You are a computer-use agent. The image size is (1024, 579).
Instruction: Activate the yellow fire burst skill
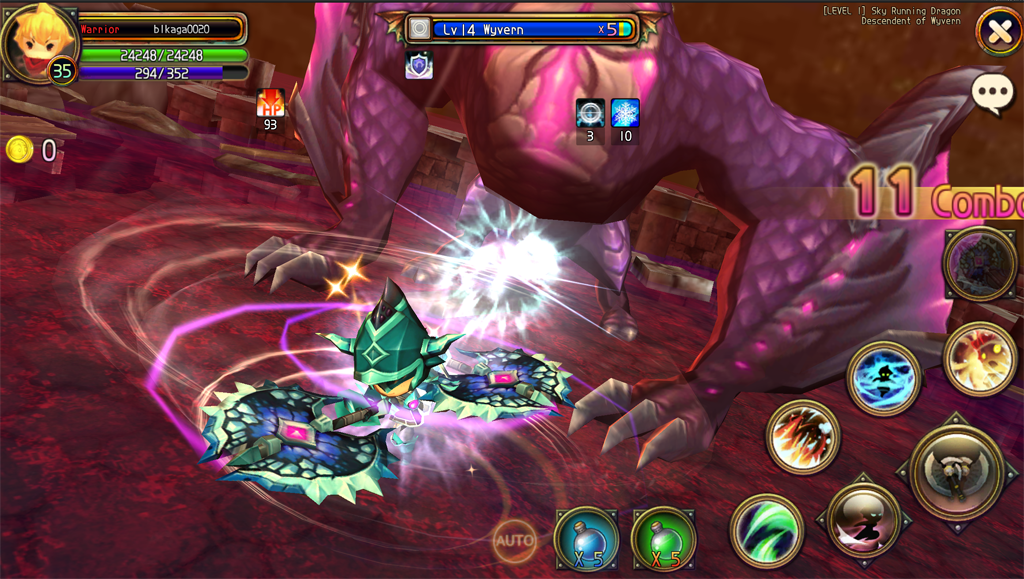point(980,359)
